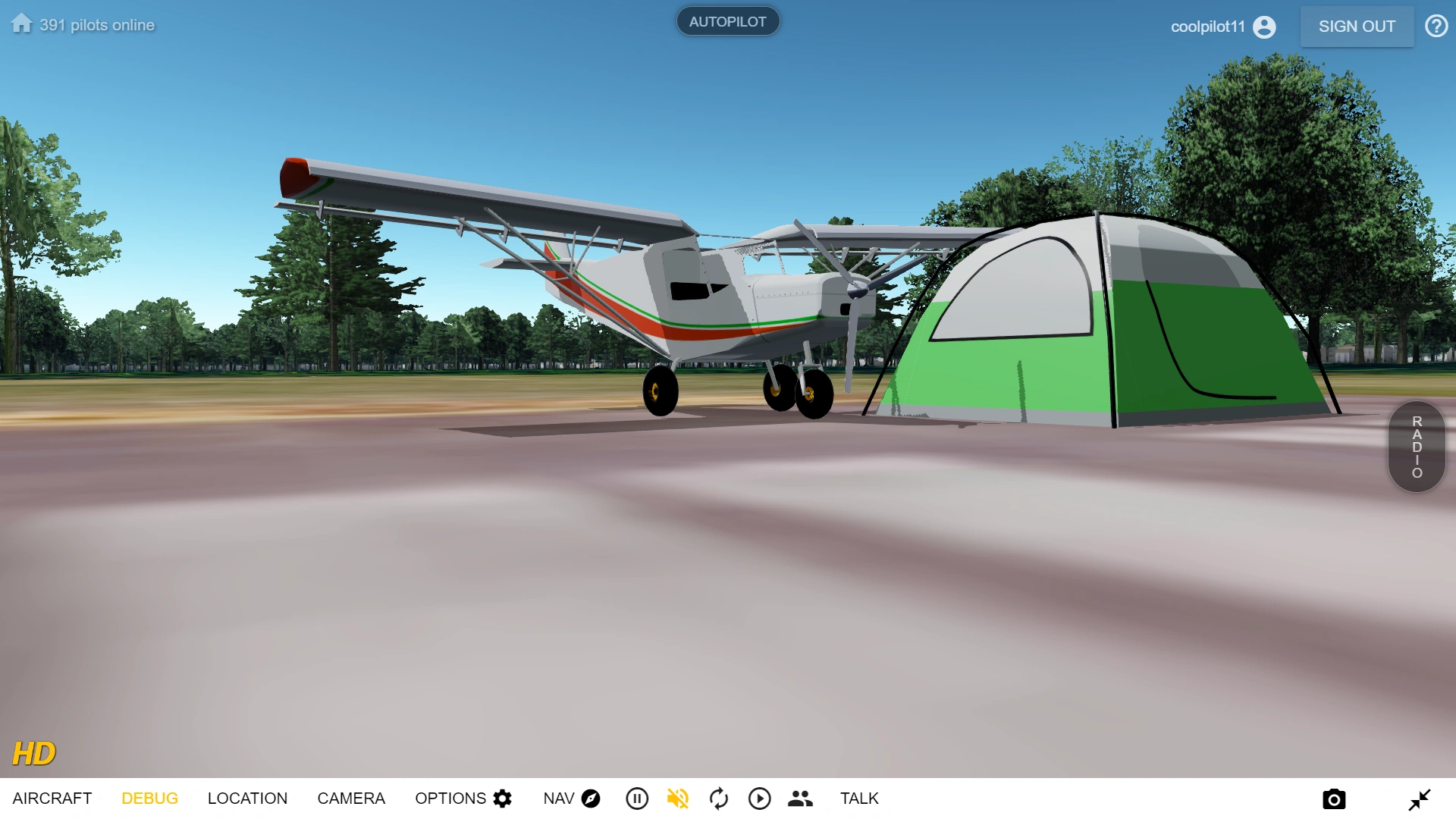Open the OPTIONS settings gear icon
Screen dimensions: 1456x819
click(500, 798)
